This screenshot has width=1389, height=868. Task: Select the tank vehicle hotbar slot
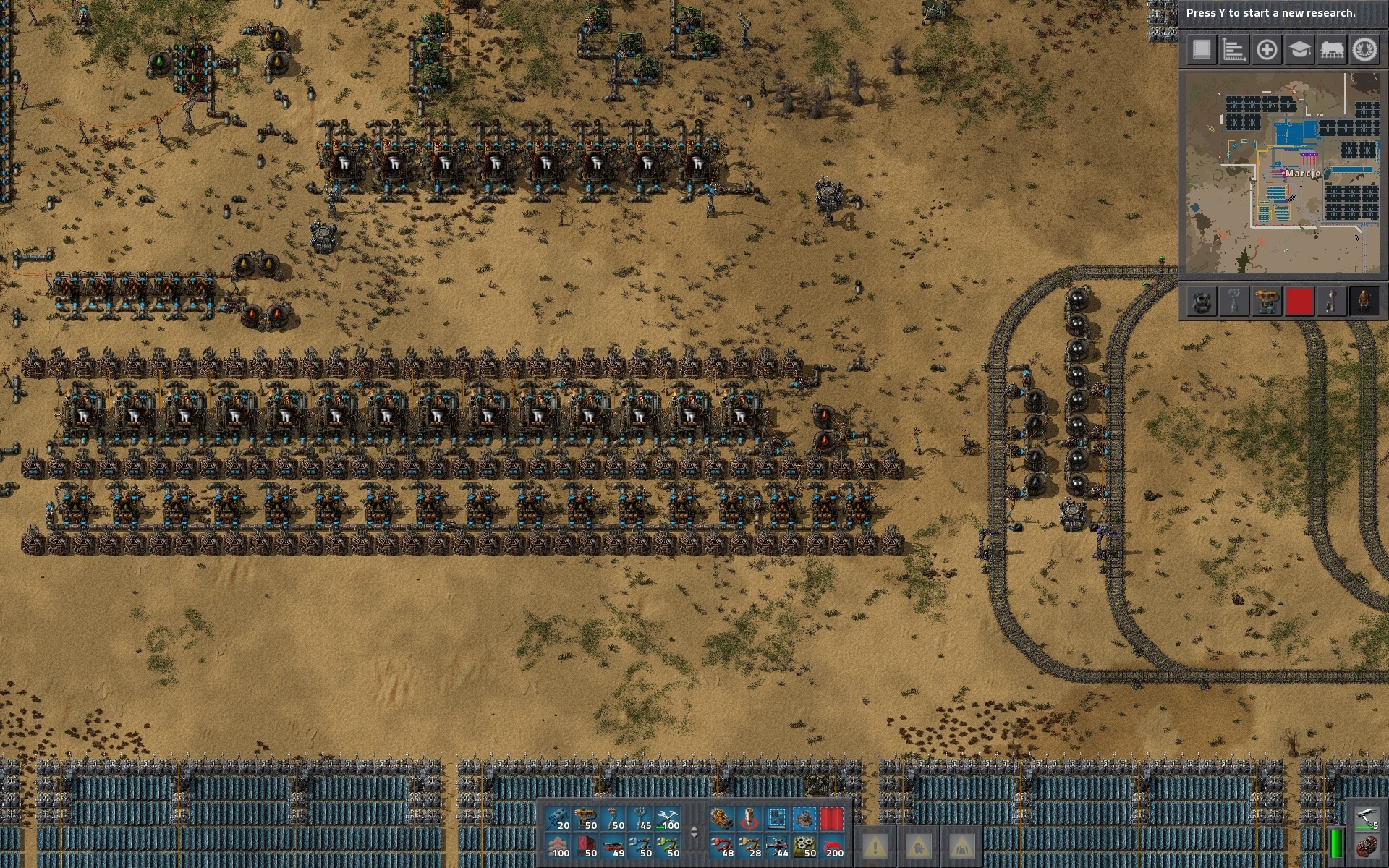pos(721,819)
